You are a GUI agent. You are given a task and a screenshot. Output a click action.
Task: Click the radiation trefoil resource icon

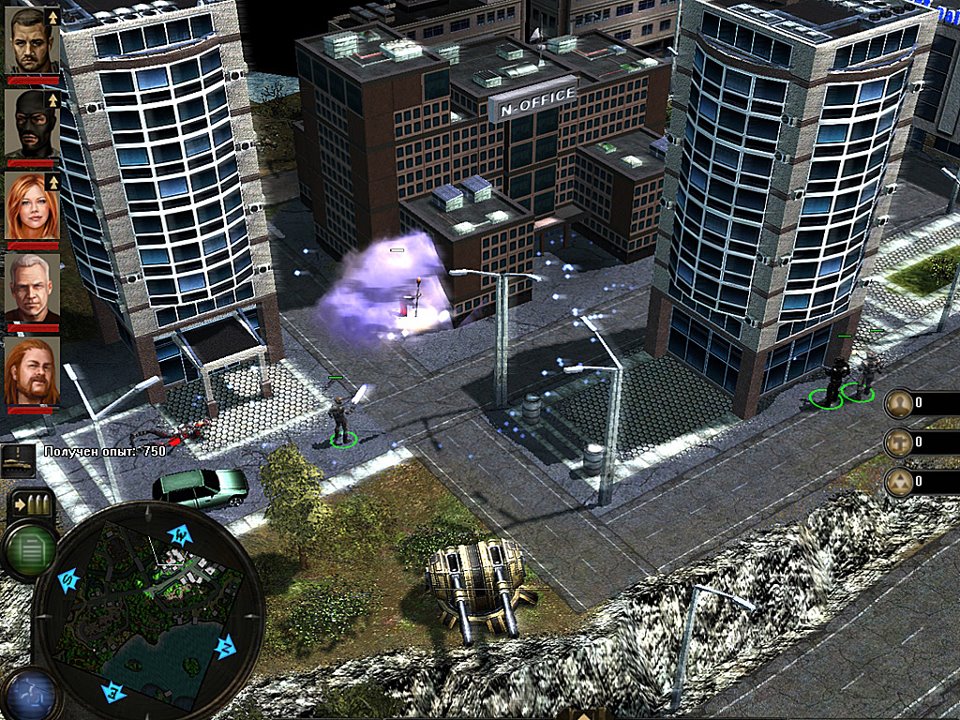click(899, 483)
